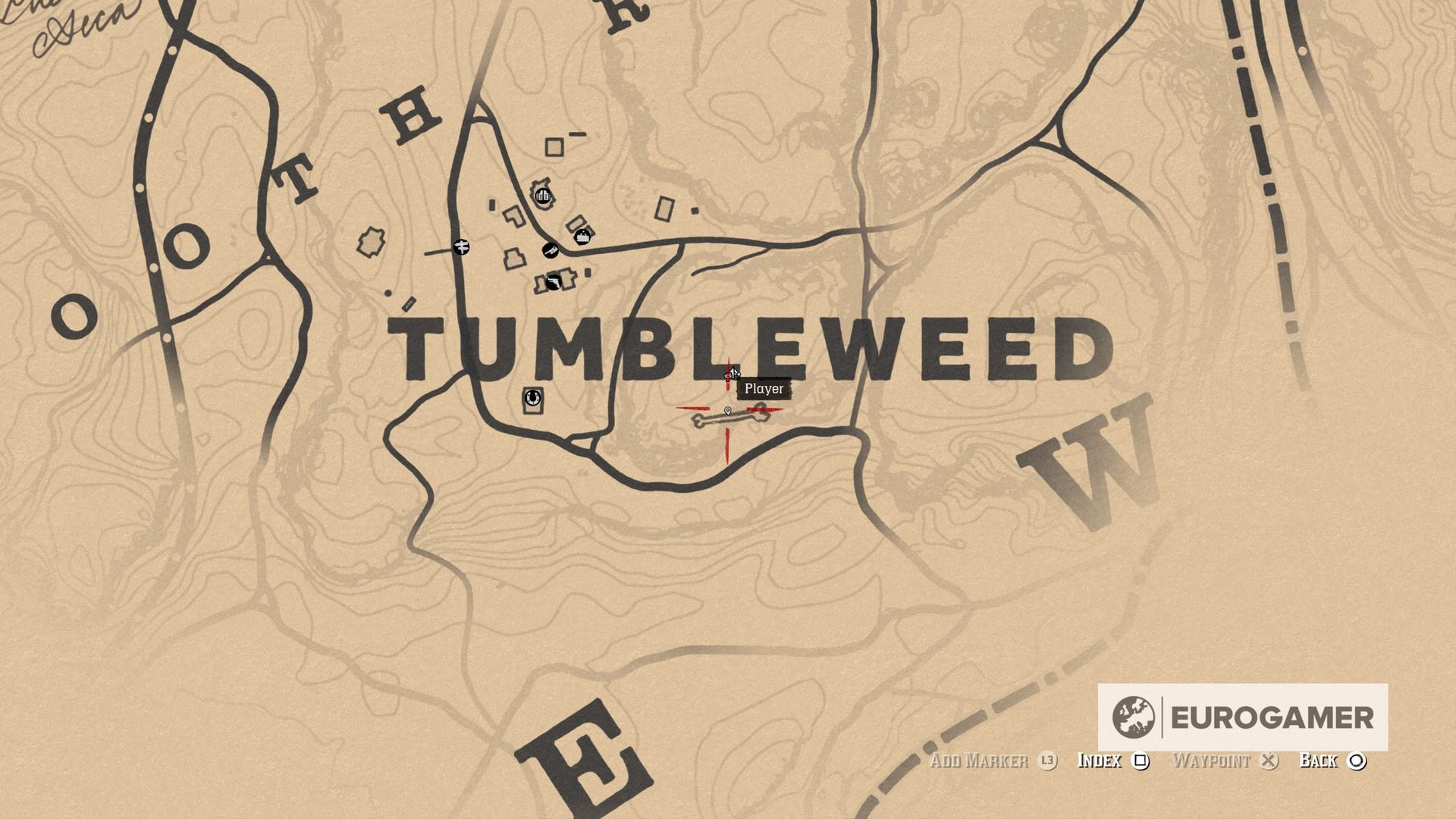
Task: Click the signpost crossroads icon west of town
Action: point(462,248)
